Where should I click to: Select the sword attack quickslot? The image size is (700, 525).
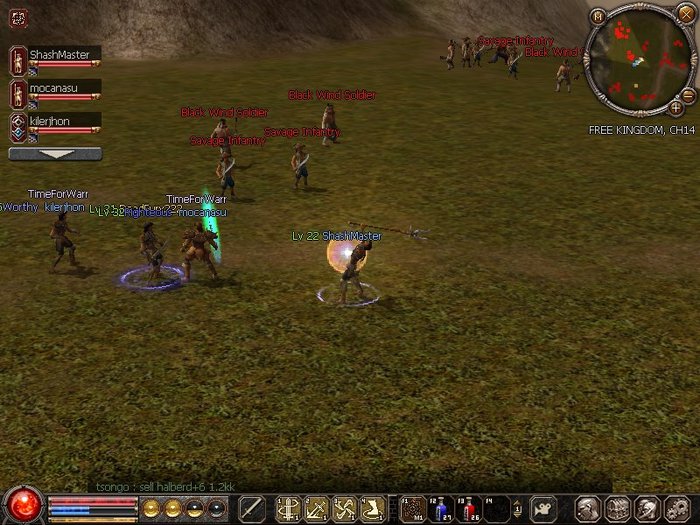tap(252, 509)
